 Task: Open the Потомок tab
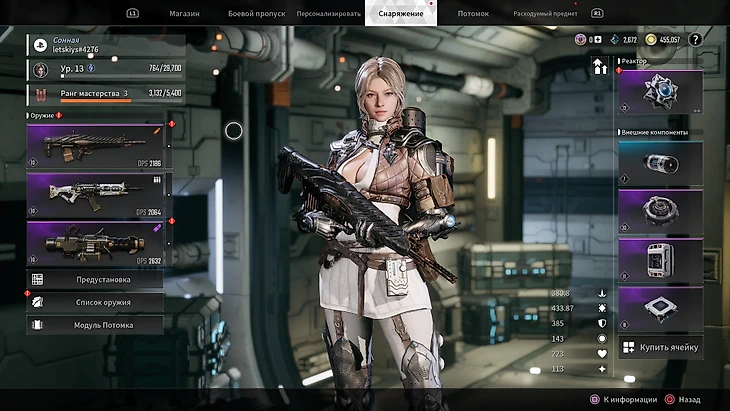(472, 14)
